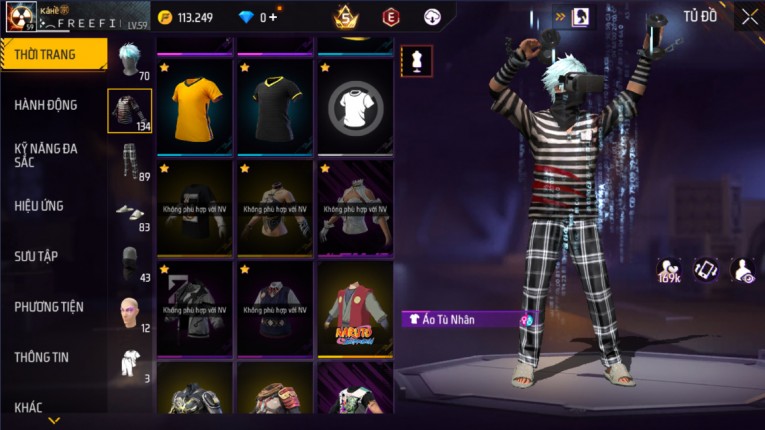Select the striped top subcategory icon

(x=129, y=110)
